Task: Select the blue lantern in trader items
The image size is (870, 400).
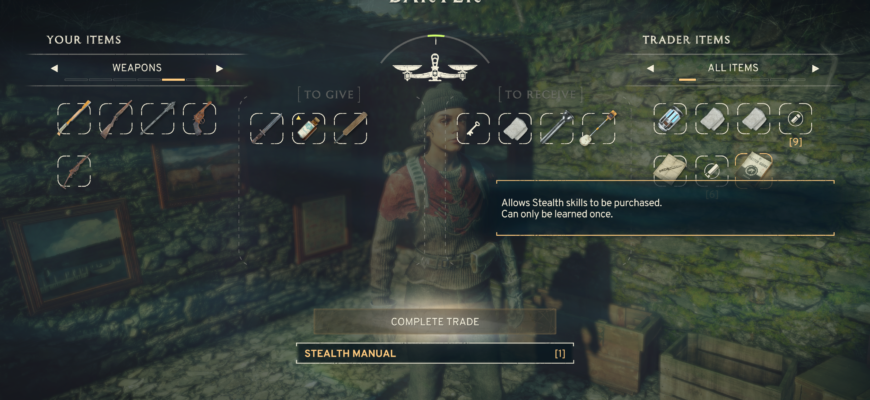Action: point(670,118)
